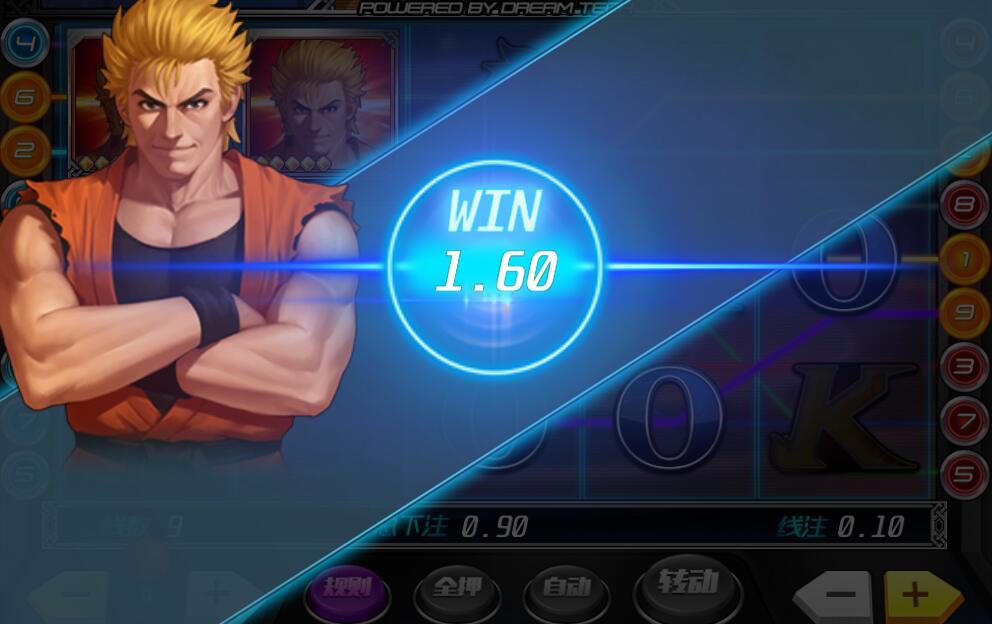Select the payline 9 marker
Screen dimensions: 992x624
965,312
